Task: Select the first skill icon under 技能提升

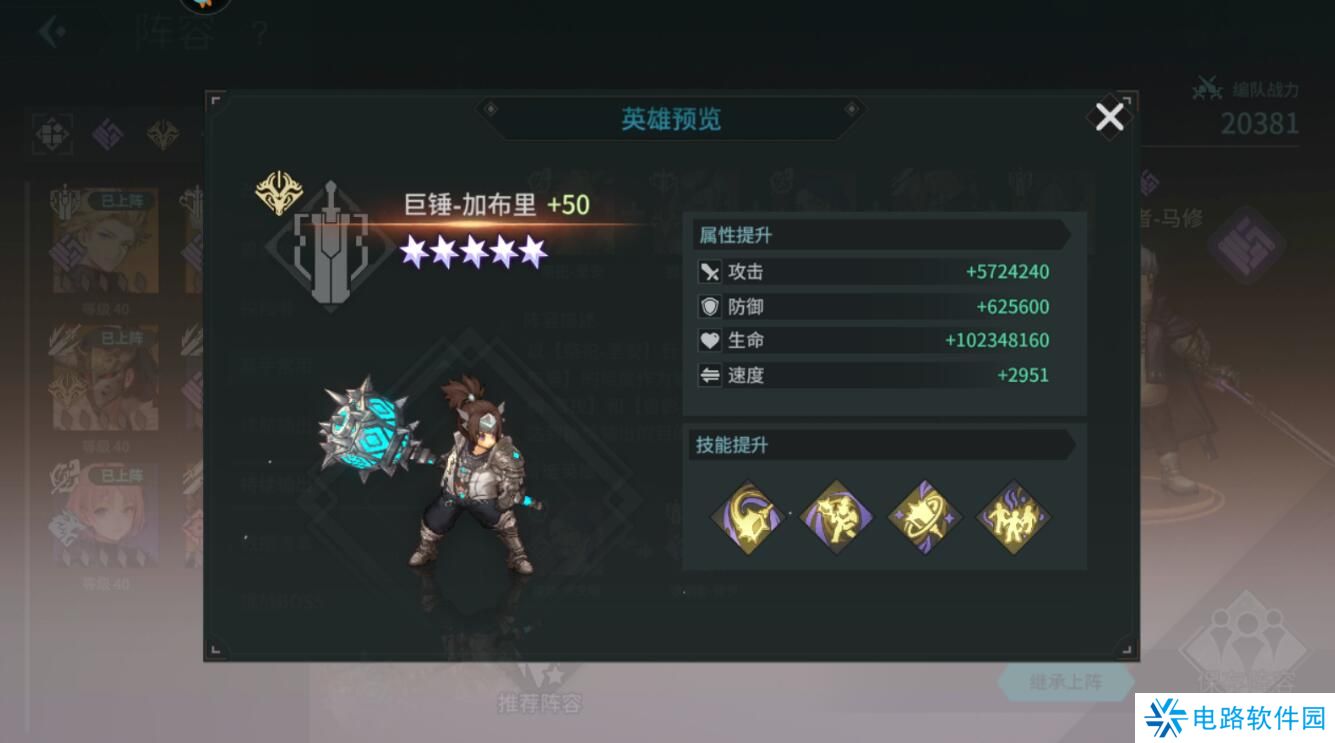Action: pos(746,512)
